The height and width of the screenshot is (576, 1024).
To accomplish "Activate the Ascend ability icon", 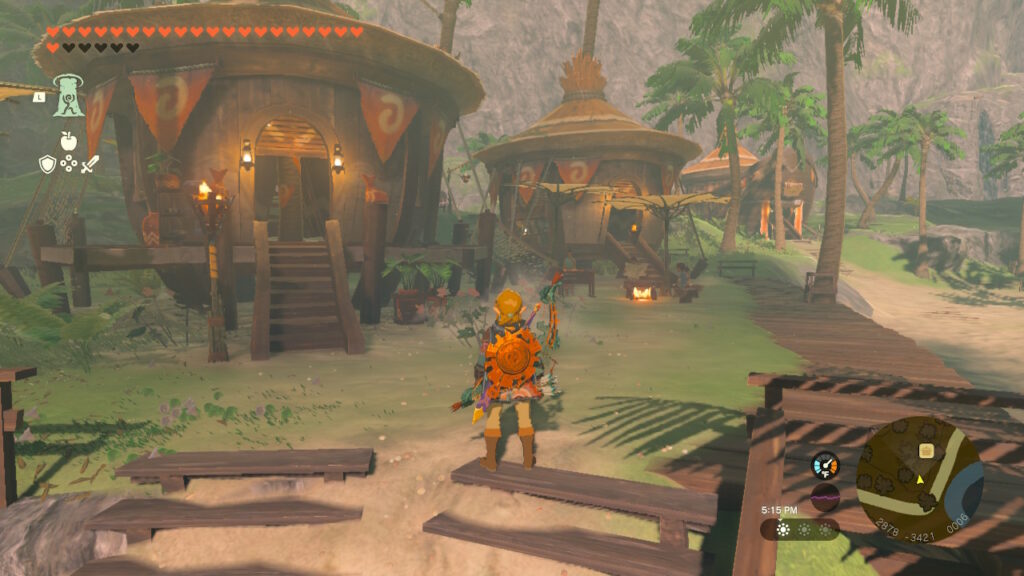I will (69, 95).
